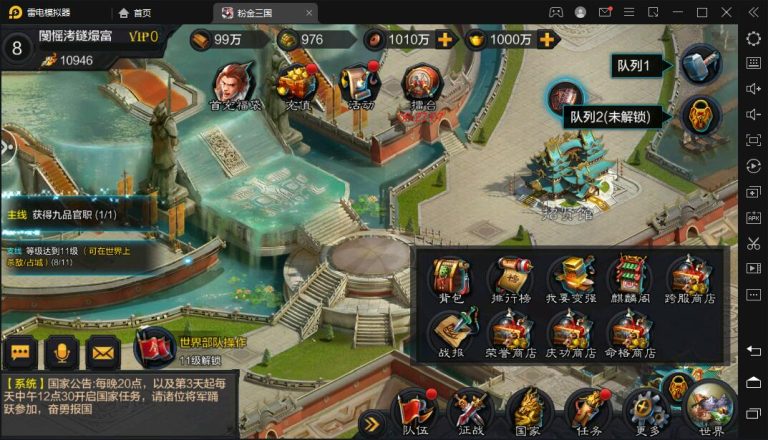The image size is (768, 440).
Task: Open the 国家 nation menu
Action: (528, 411)
